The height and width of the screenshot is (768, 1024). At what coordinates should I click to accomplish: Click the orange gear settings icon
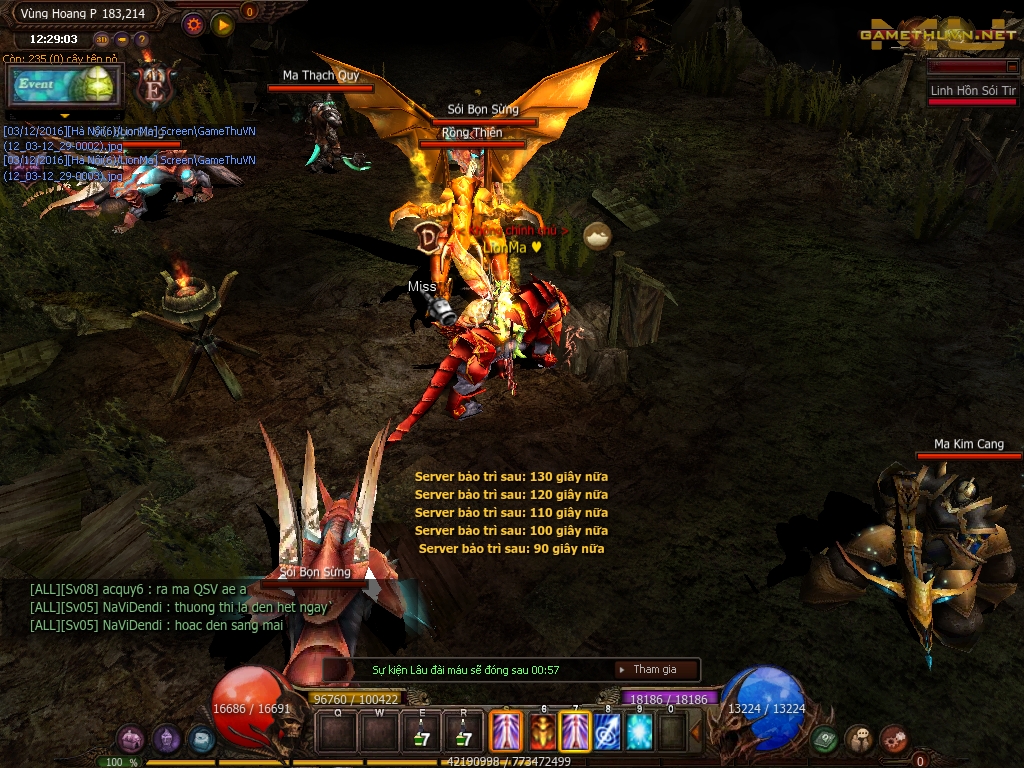194,24
